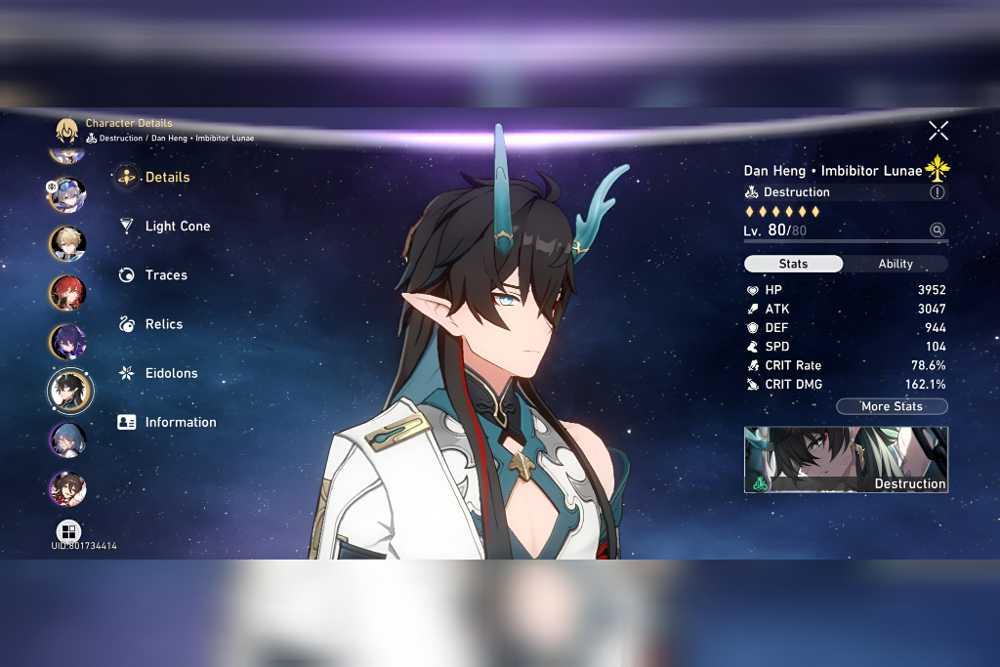Image resolution: width=1000 pixels, height=667 pixels.
Task: Show the Relics page
Action: point(163,324)
